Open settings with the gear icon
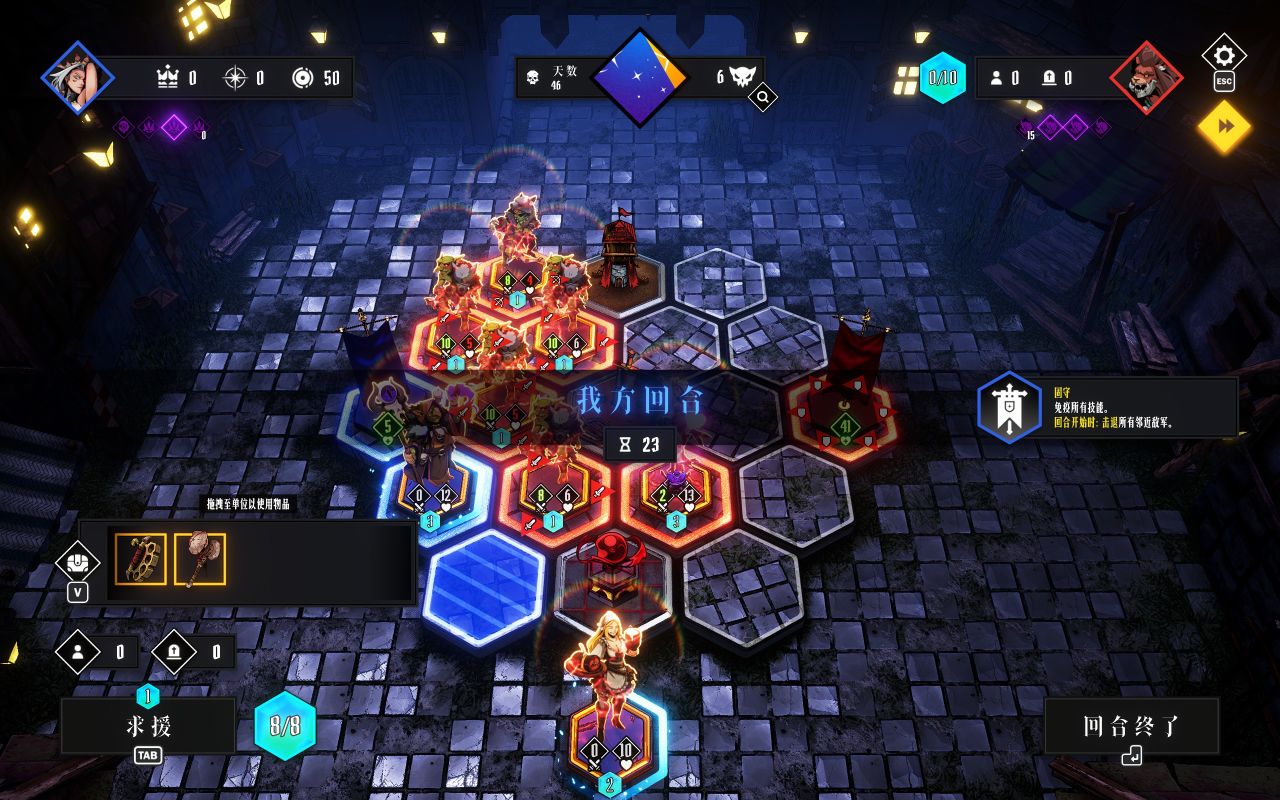Screen dimensions: 1280x800 (x=1223, y=54)
